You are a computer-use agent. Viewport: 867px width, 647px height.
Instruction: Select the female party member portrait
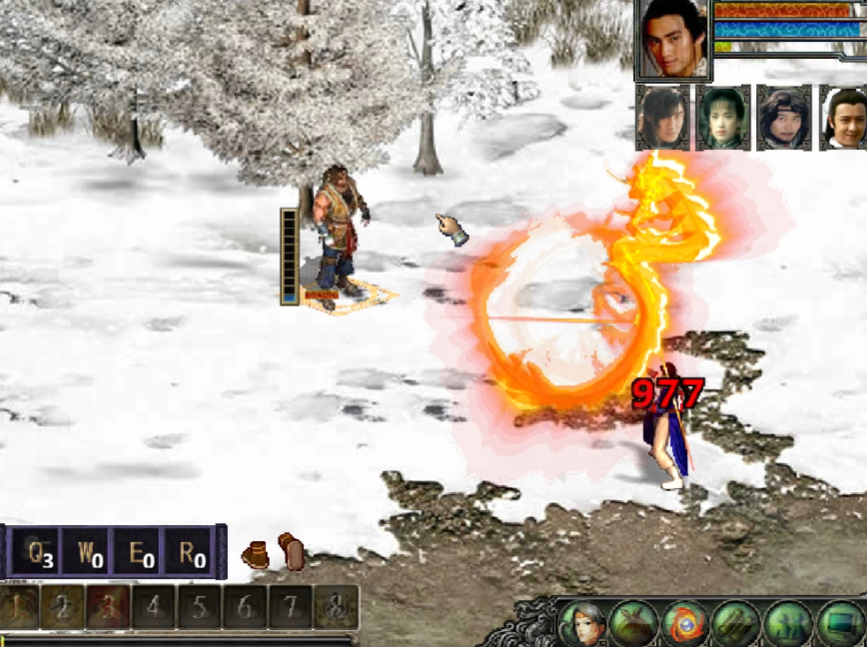(723, 118)
